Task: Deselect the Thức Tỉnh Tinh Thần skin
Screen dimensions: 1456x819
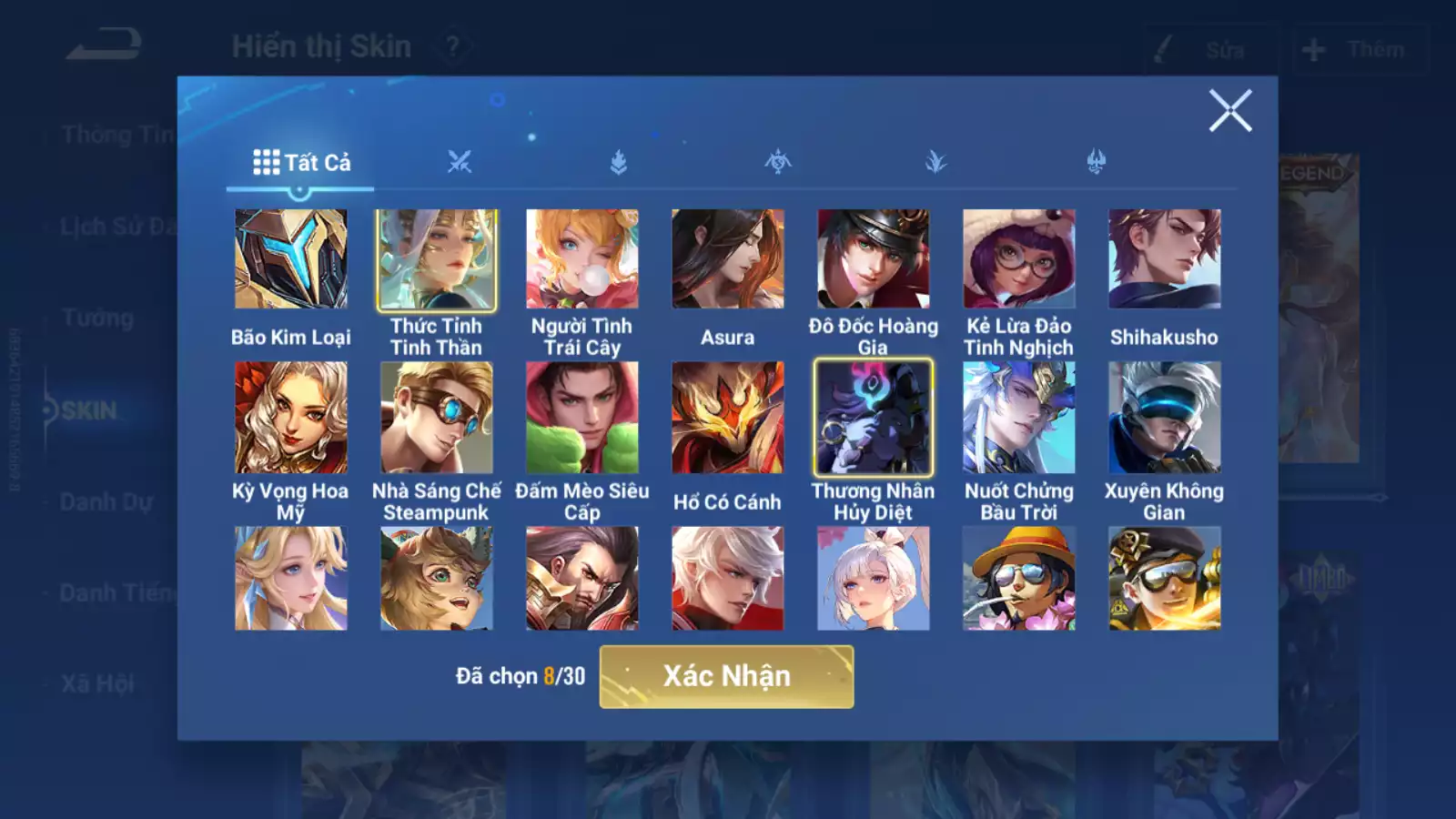Action: tap(437, 259)
